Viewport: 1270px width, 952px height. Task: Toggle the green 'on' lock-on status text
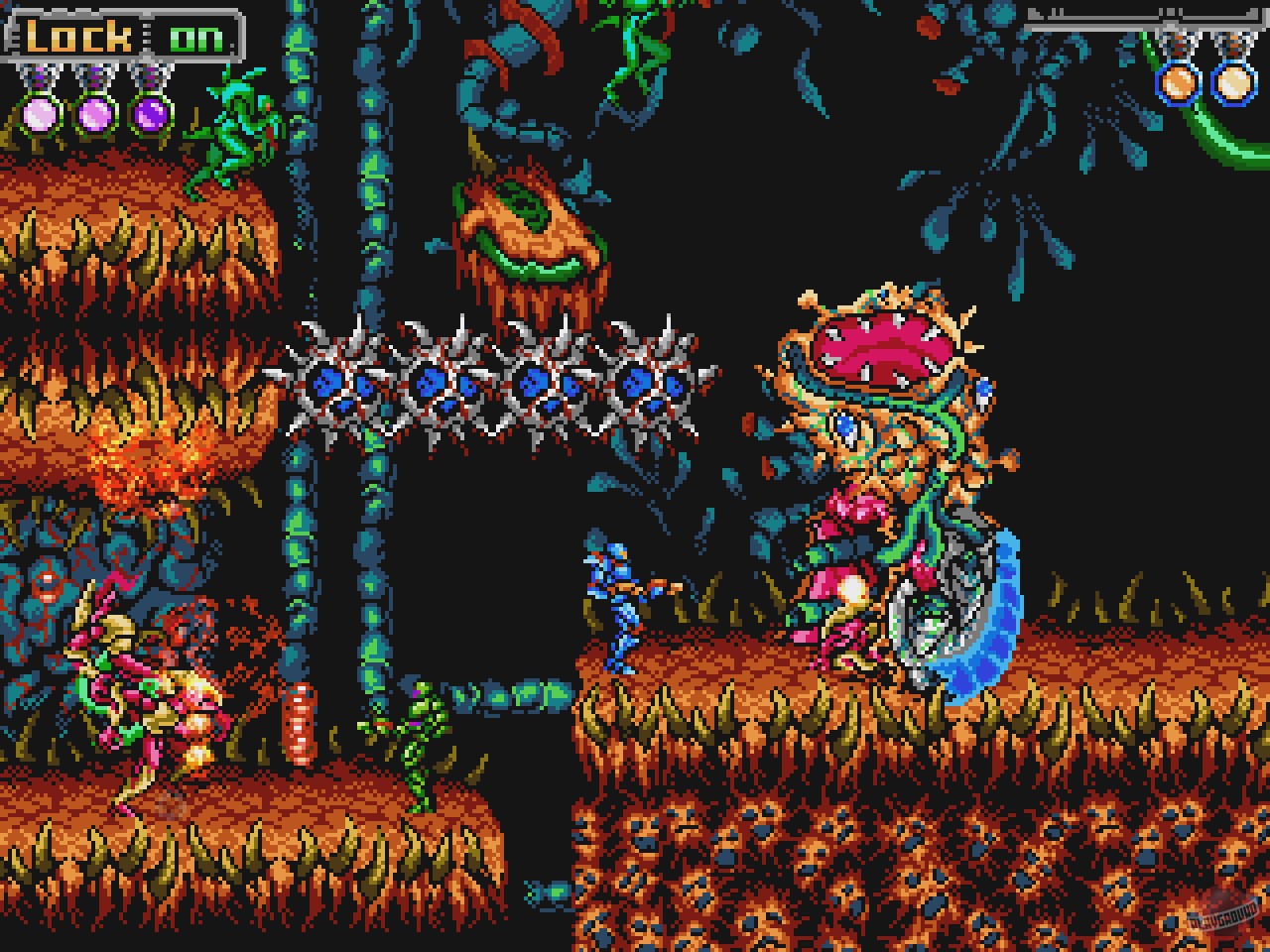195,38
